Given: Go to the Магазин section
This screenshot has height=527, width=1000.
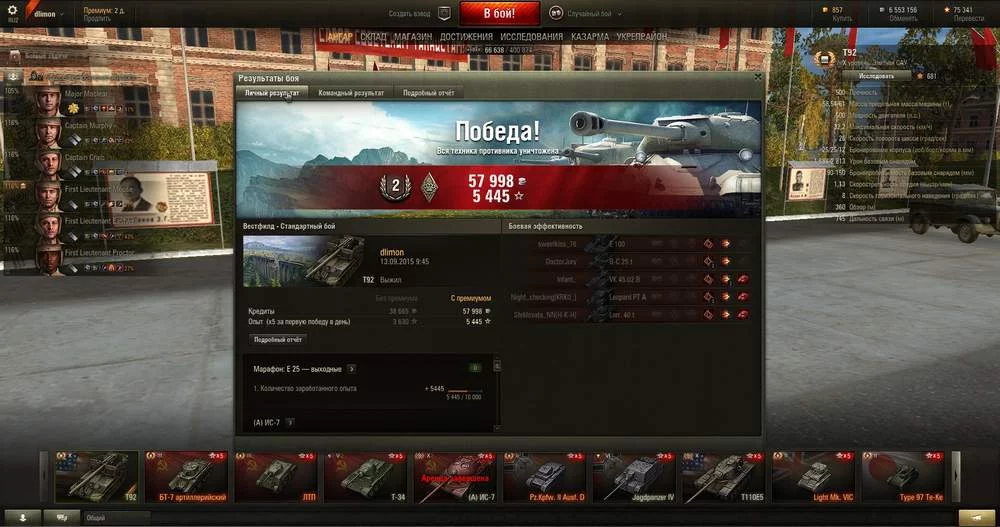Looking at the screenshot, I should (413, 36).
